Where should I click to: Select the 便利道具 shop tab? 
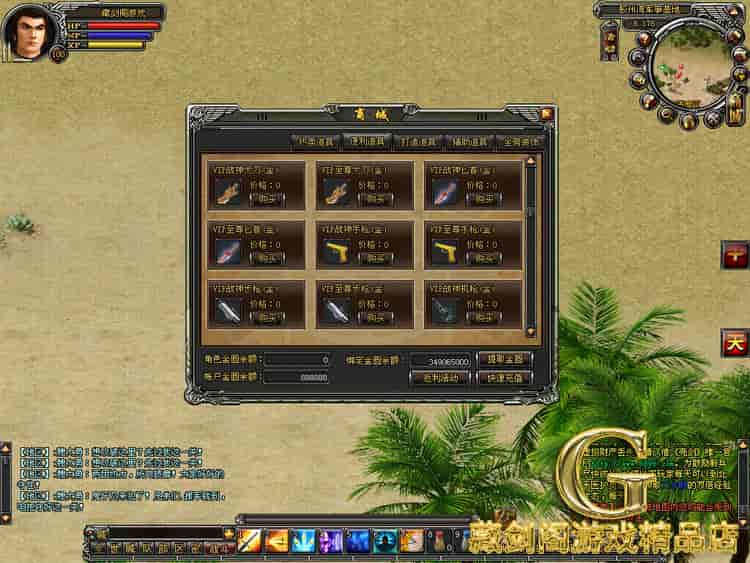(366, 142)
